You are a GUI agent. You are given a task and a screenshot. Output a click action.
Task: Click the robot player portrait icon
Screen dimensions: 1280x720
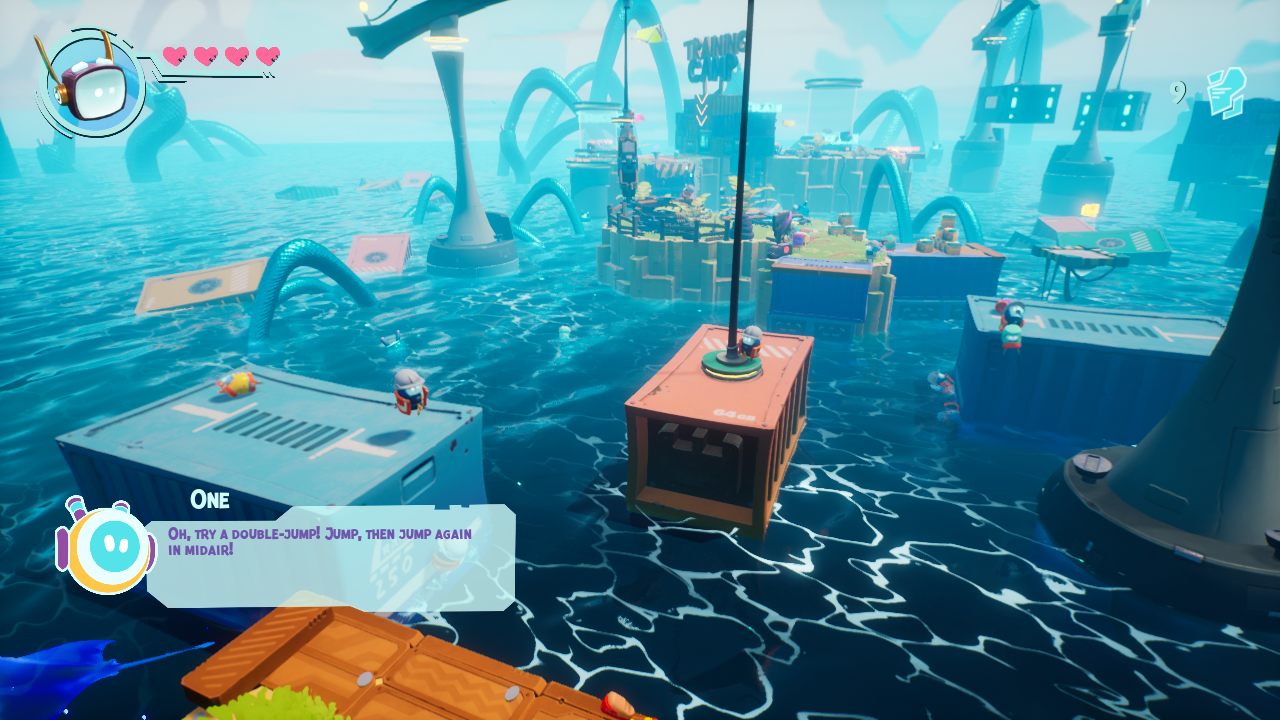tap(90, 84)
